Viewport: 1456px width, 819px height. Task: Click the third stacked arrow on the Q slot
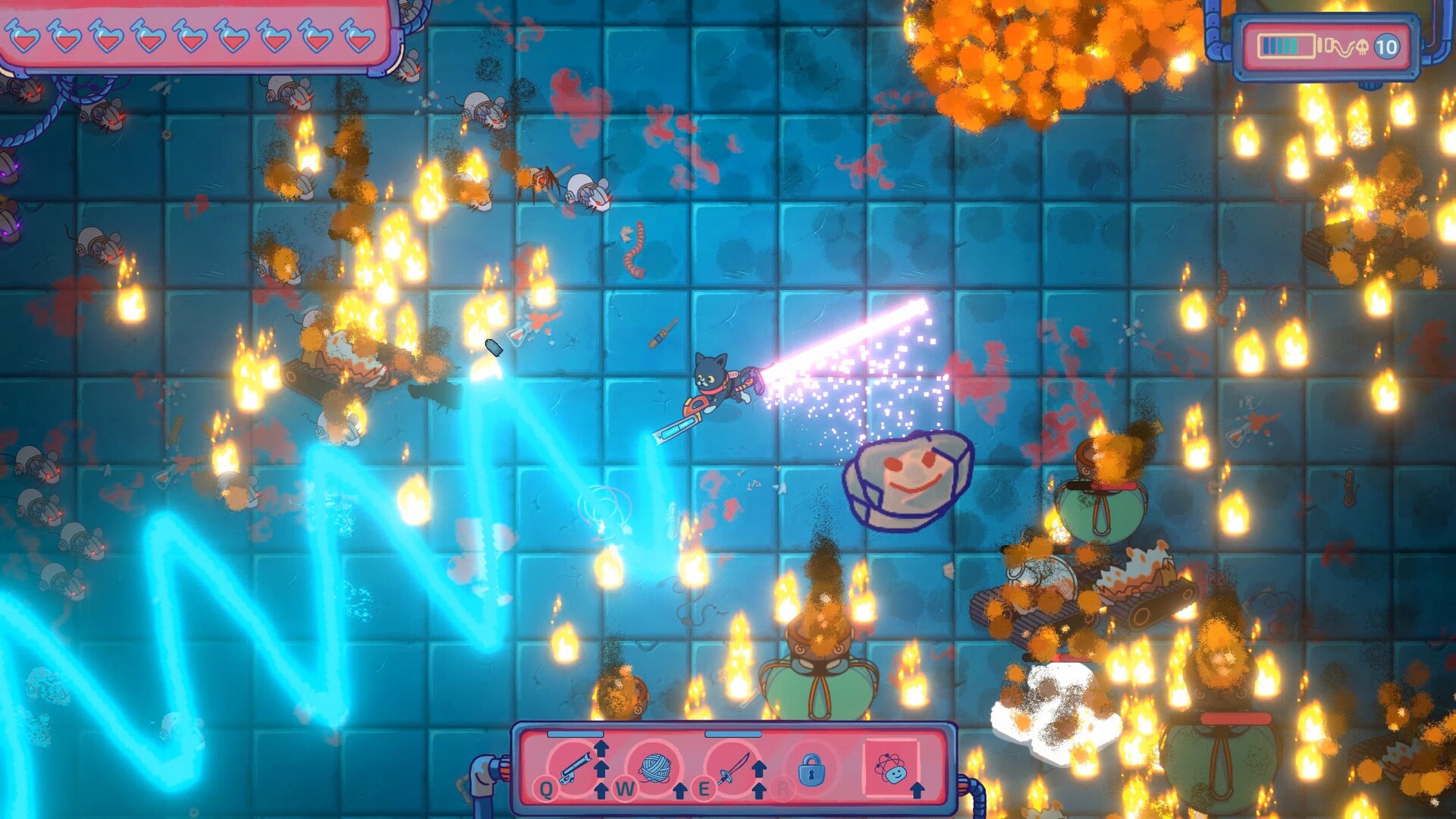coord(601,792)
